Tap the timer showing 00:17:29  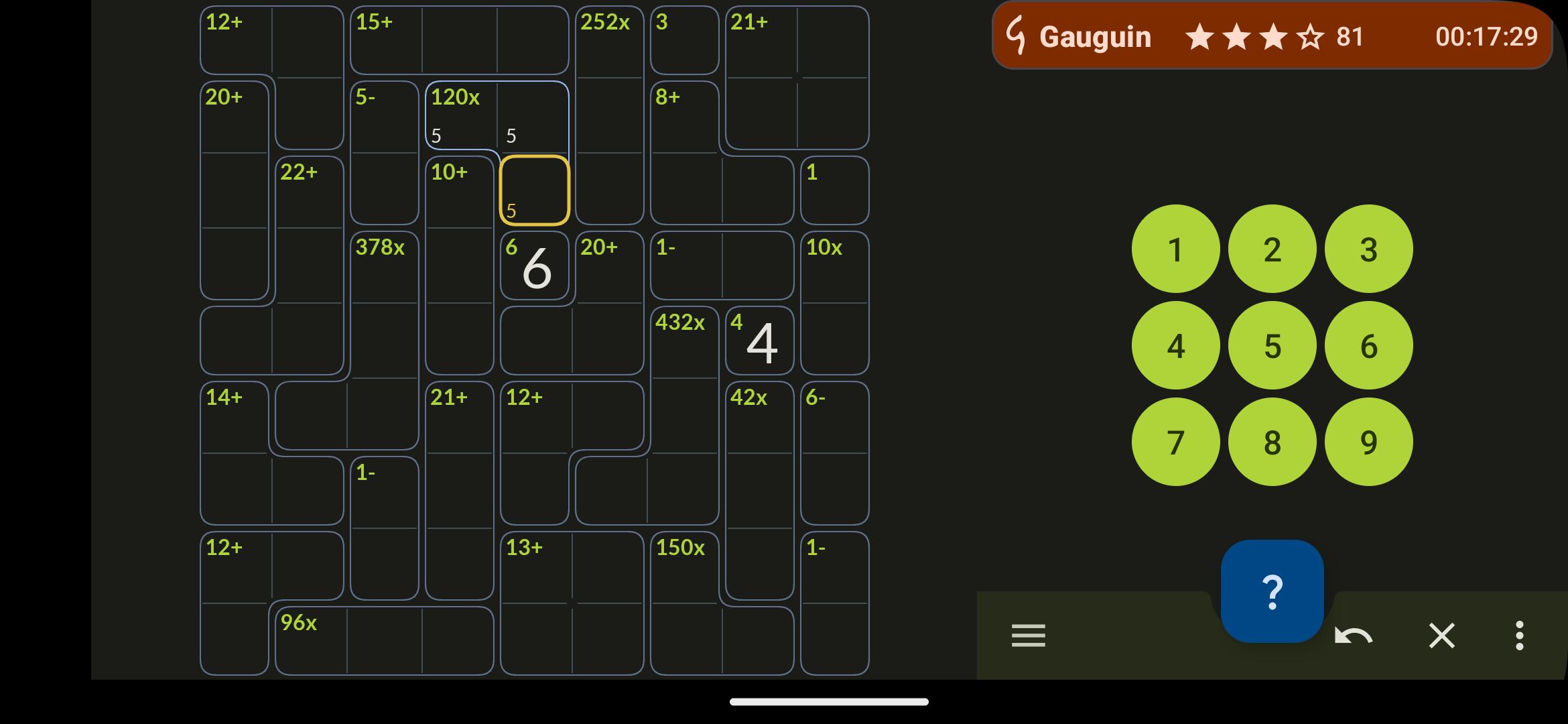pyautogui.click(x=1485, y=38)
